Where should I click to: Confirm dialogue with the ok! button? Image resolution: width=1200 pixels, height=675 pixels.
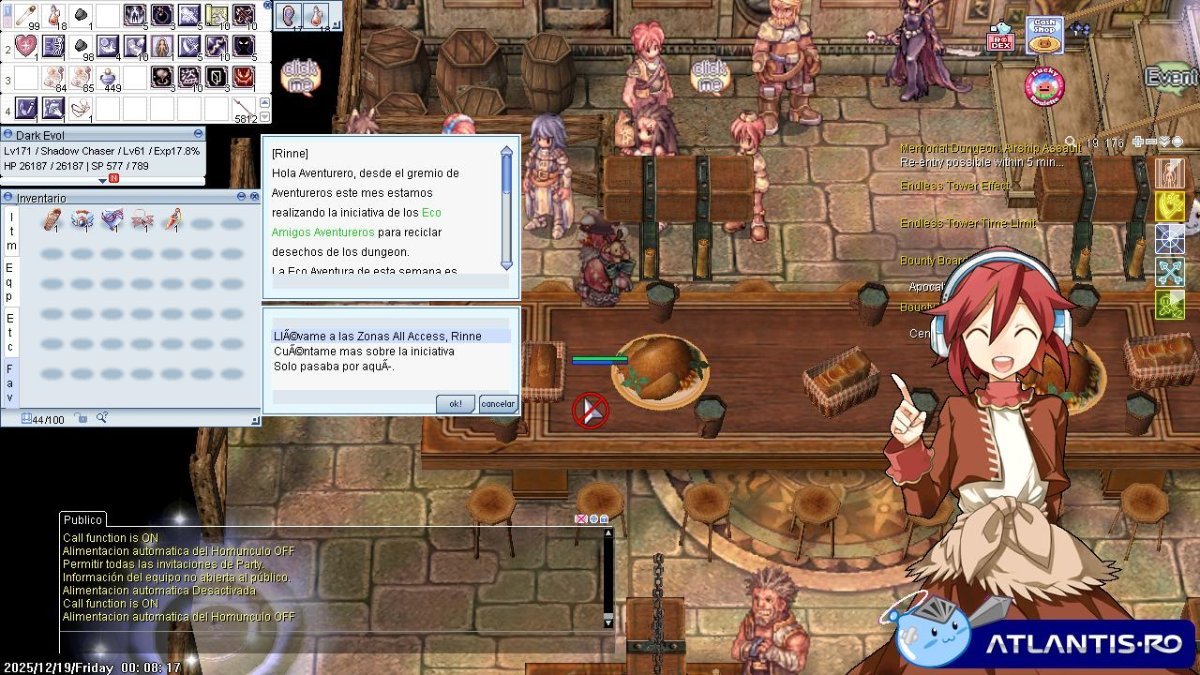pos(455,404)
